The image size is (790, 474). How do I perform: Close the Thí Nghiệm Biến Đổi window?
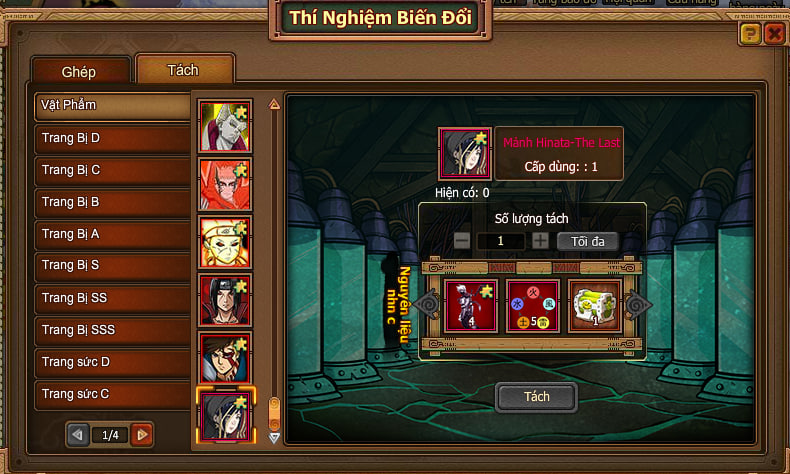774,34
